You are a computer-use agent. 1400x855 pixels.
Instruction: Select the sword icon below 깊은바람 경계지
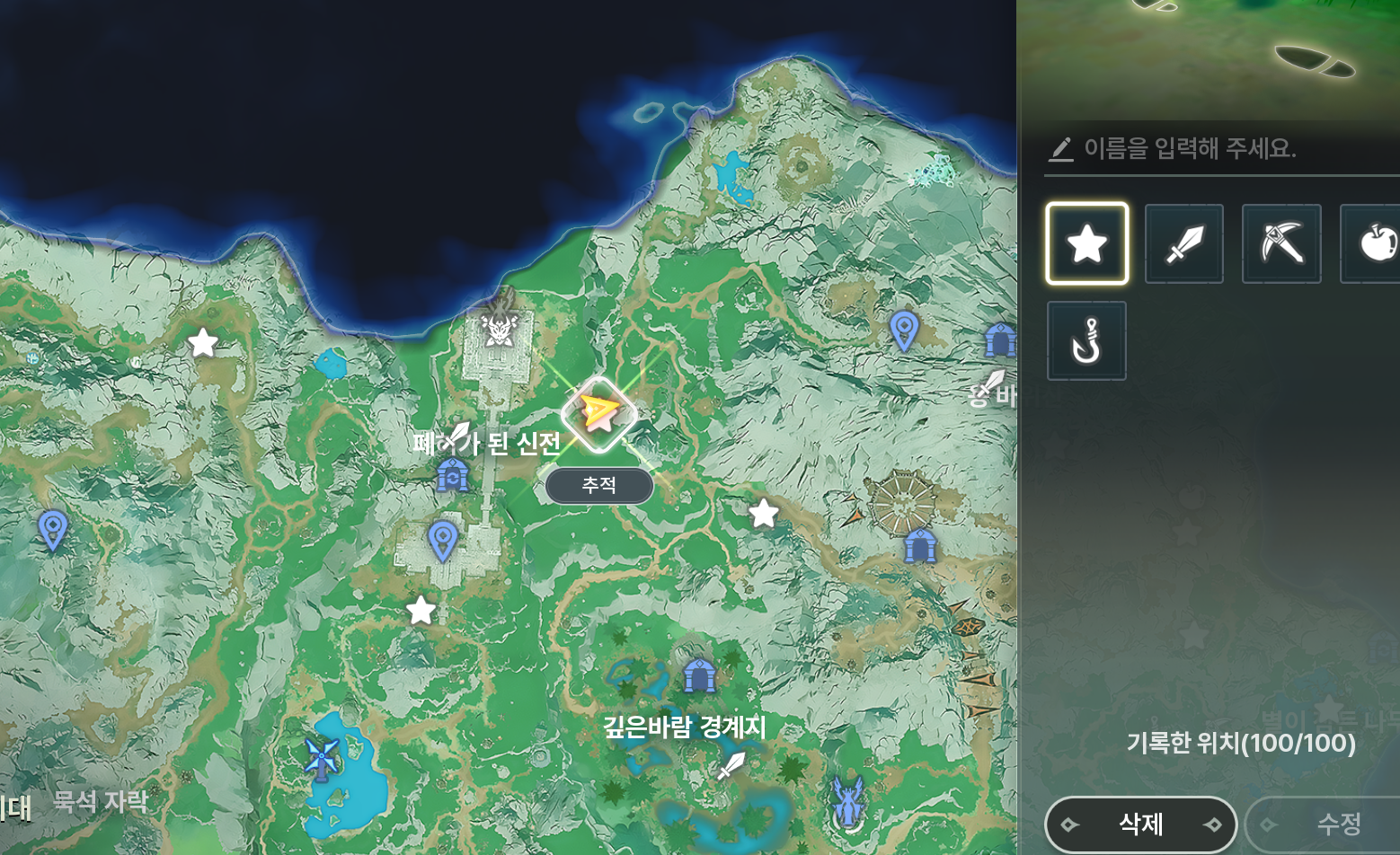(x=731, y=766)
